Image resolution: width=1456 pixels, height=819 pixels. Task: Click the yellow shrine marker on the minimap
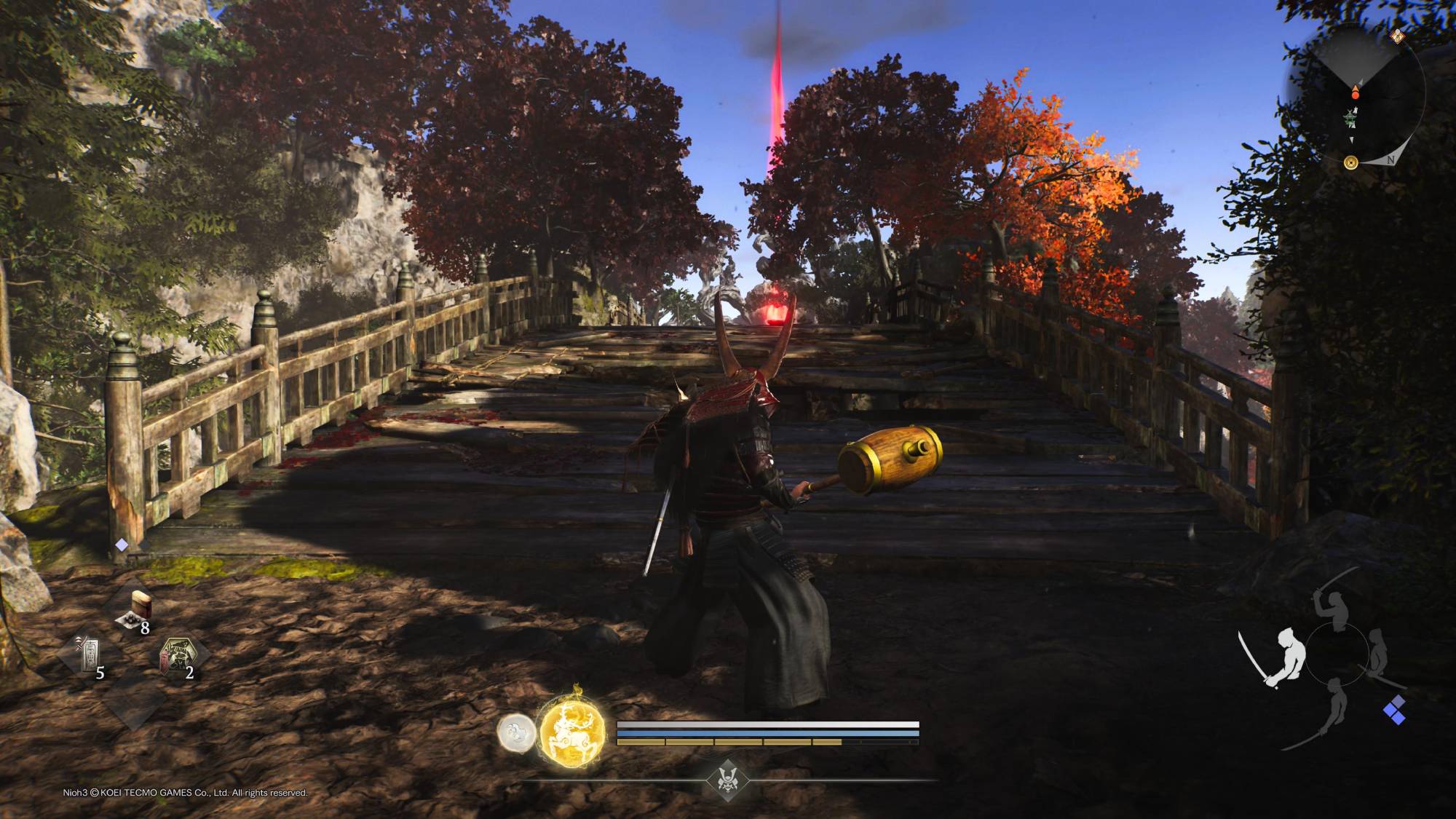pos(1350,162)
